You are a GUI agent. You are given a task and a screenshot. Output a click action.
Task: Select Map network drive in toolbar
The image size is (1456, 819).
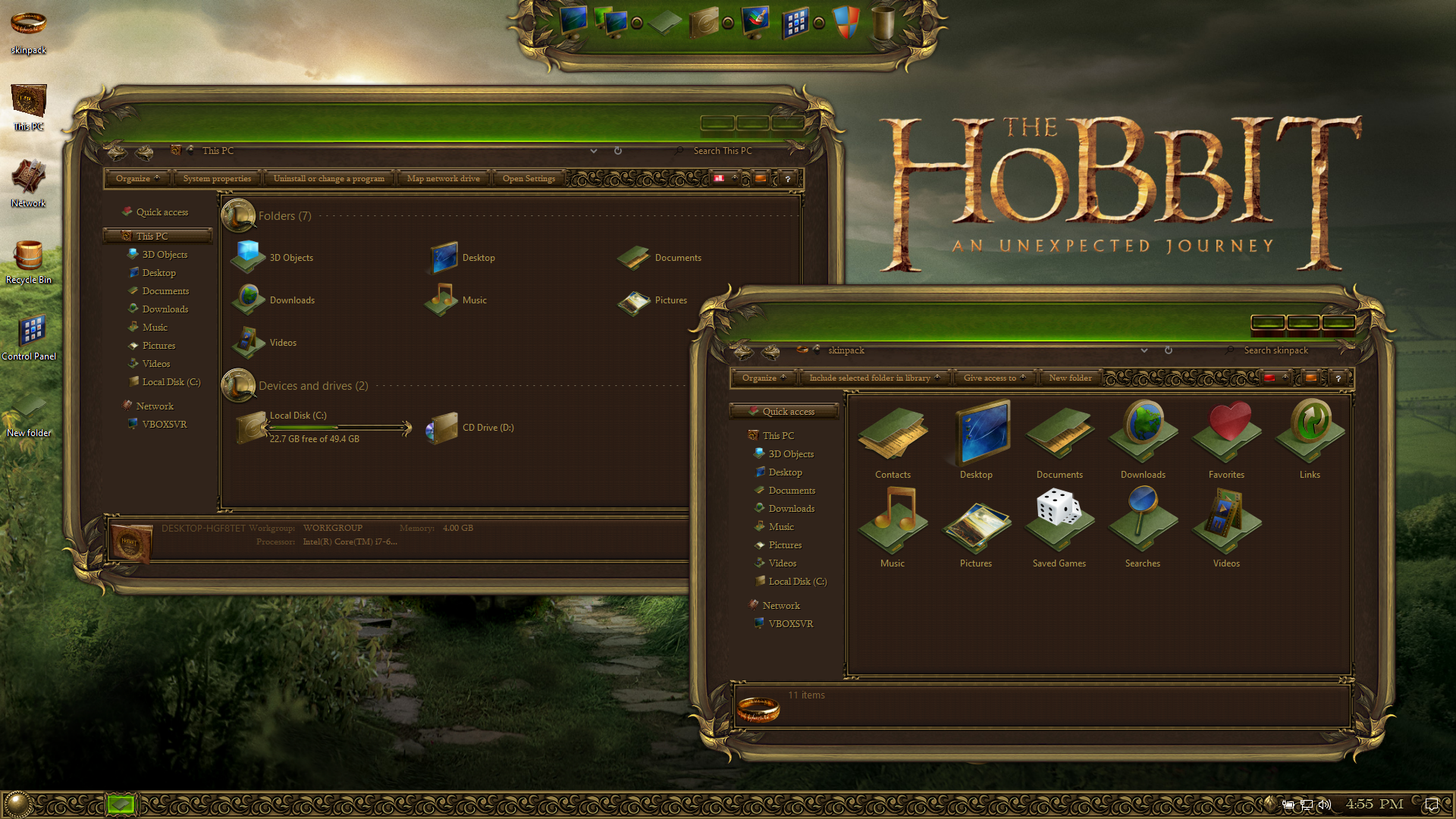coord(443,179)
